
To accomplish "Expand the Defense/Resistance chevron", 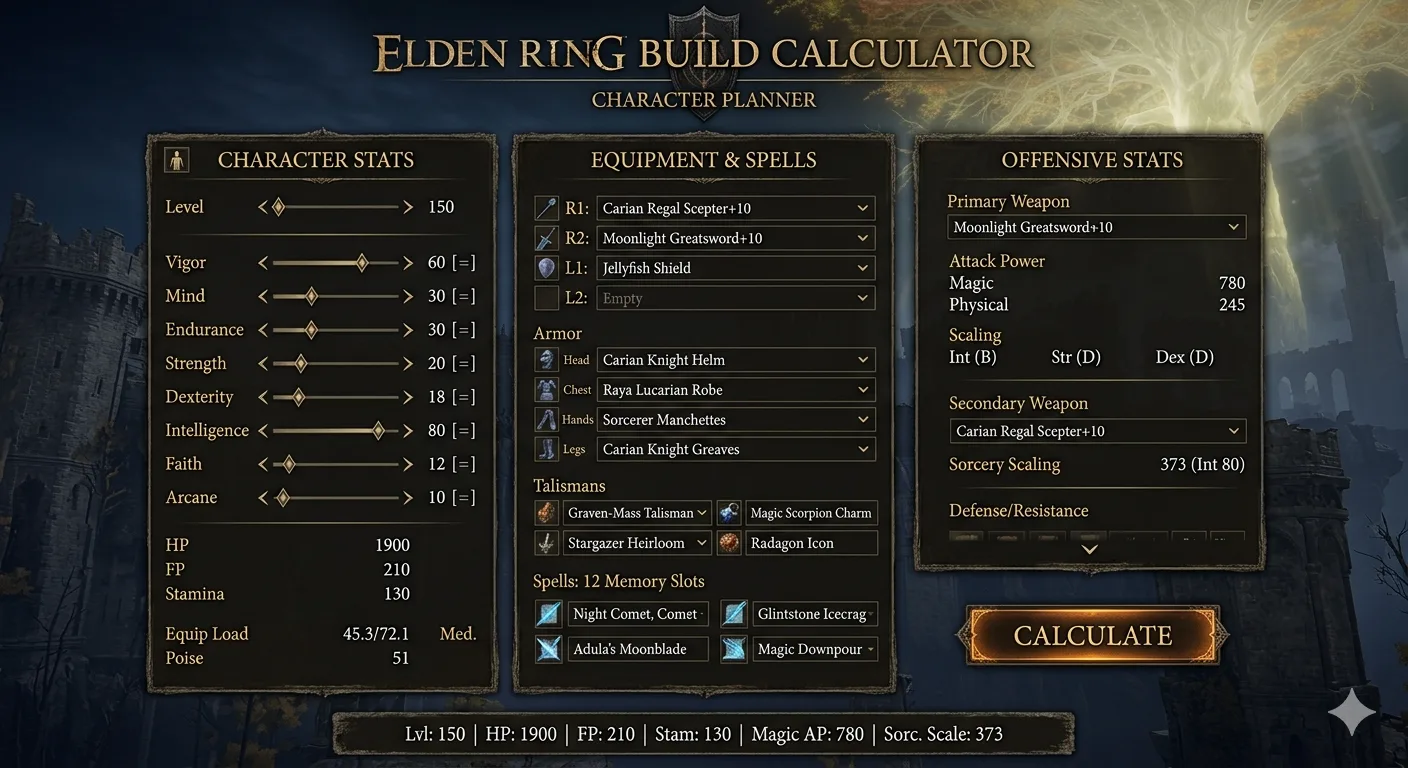I will point(1088,549).
